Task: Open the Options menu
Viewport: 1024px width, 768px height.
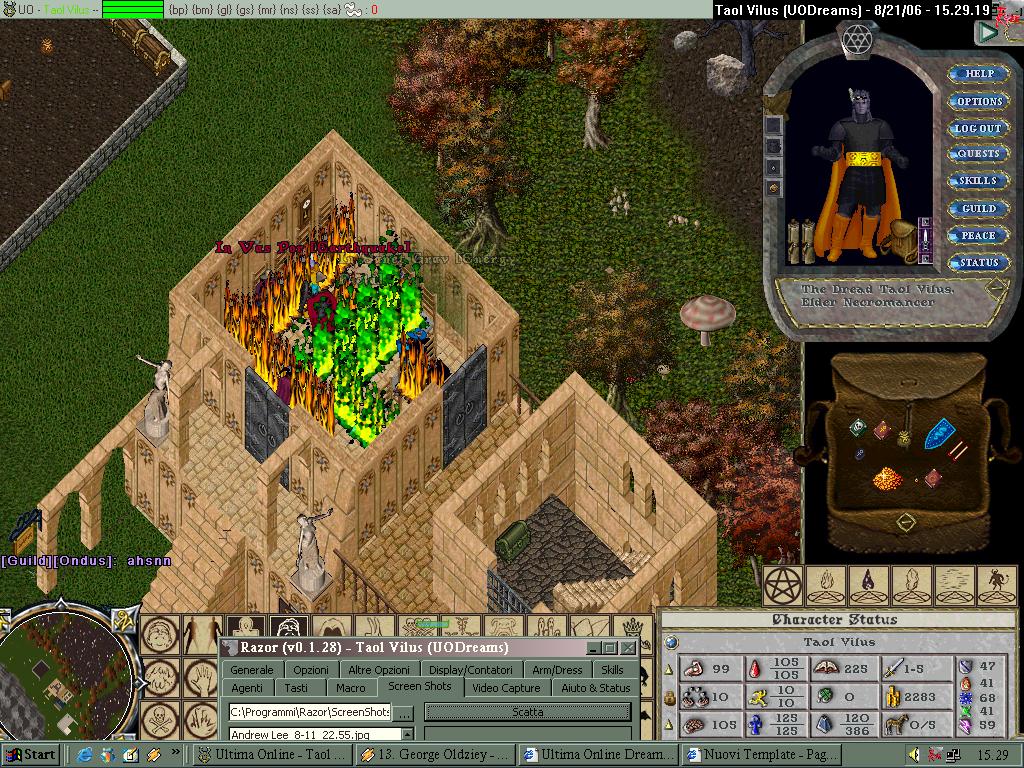Action: pyautogui.click(x=978, y=101)
